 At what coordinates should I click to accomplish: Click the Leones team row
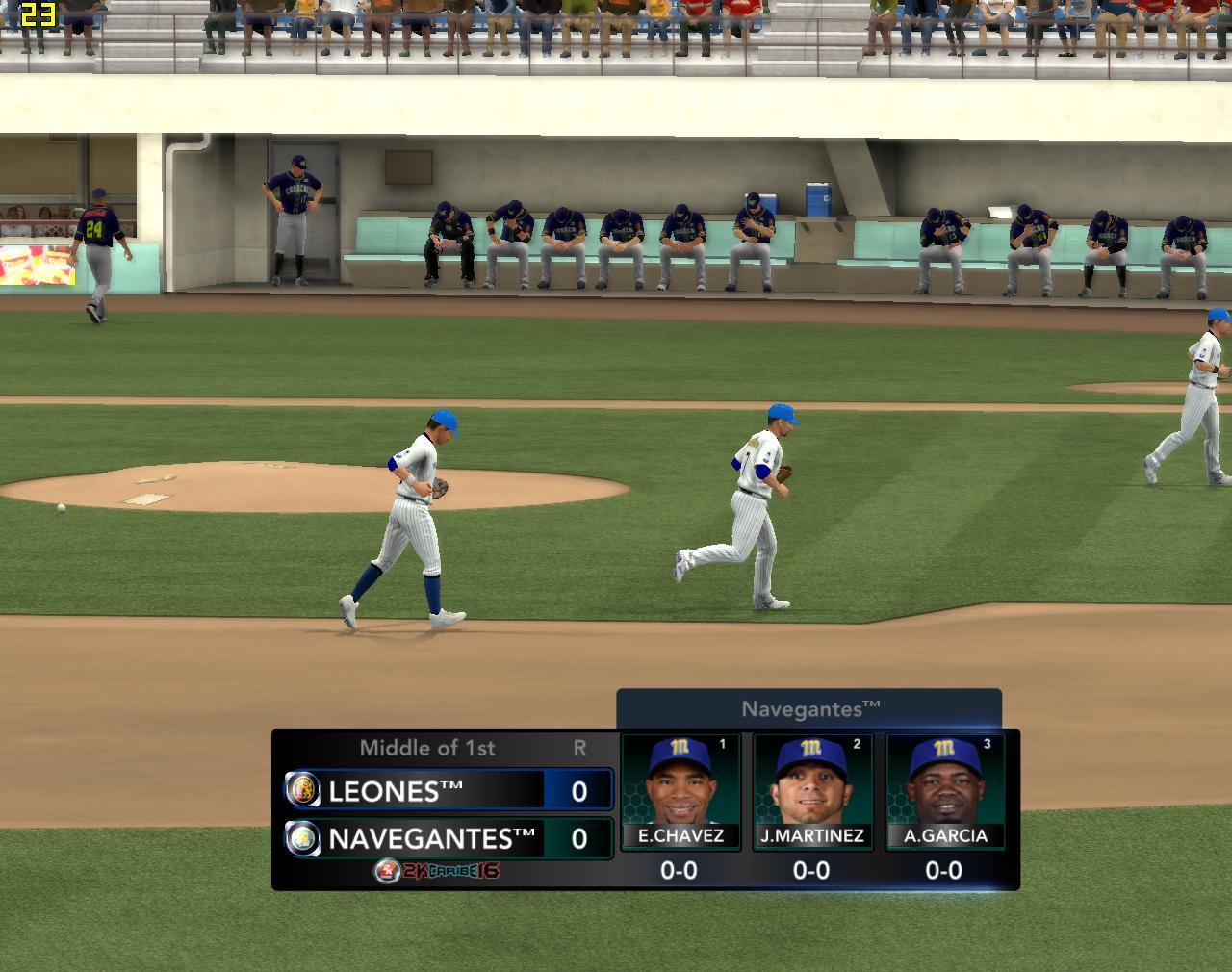point(449,790)
